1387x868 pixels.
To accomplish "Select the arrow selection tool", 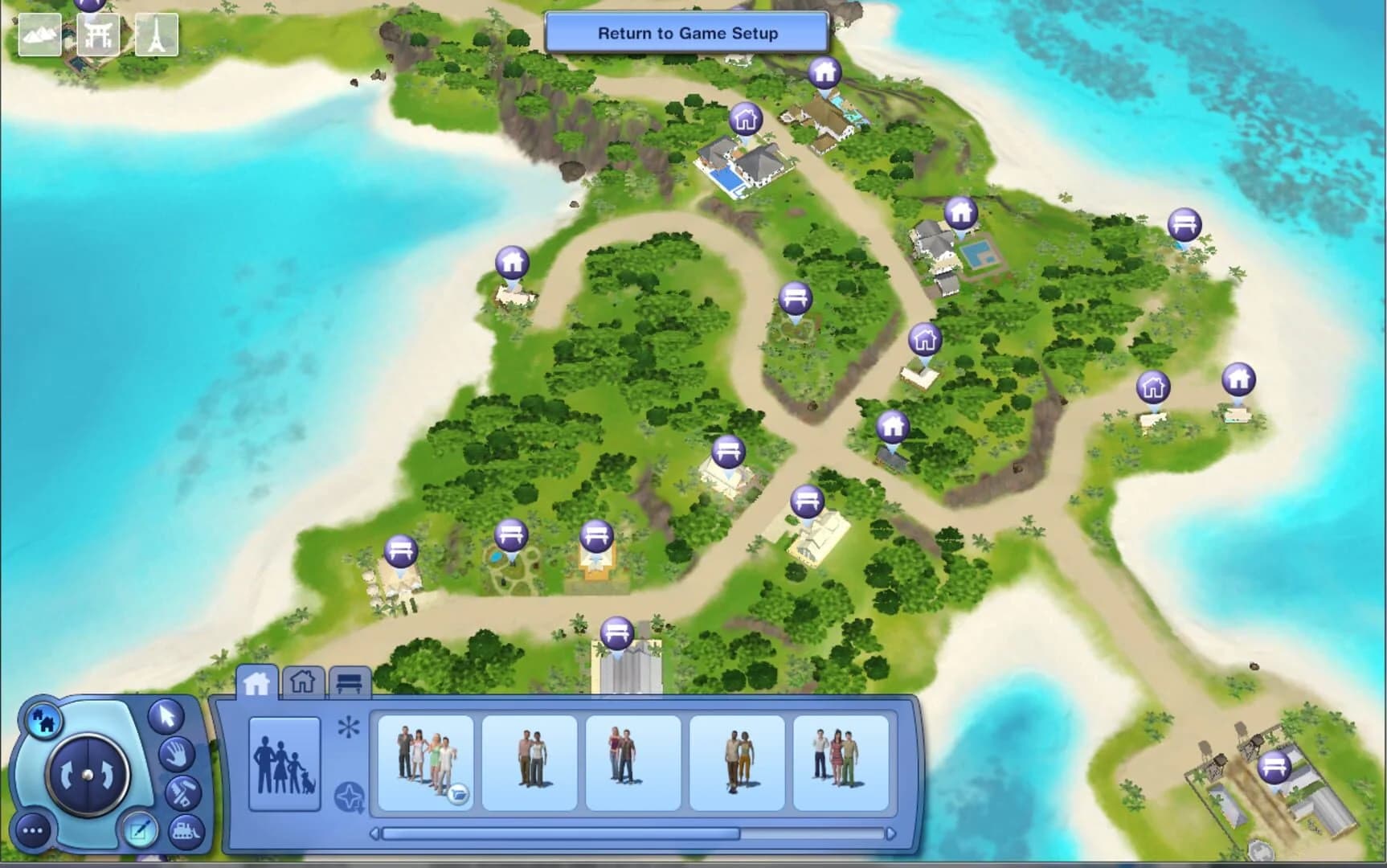I will point(167,717).
